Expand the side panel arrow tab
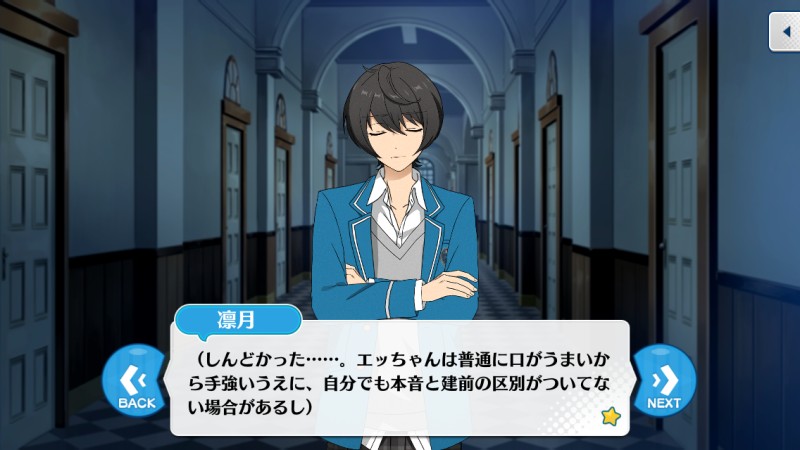Screen dimensions: 800x450 784,32
